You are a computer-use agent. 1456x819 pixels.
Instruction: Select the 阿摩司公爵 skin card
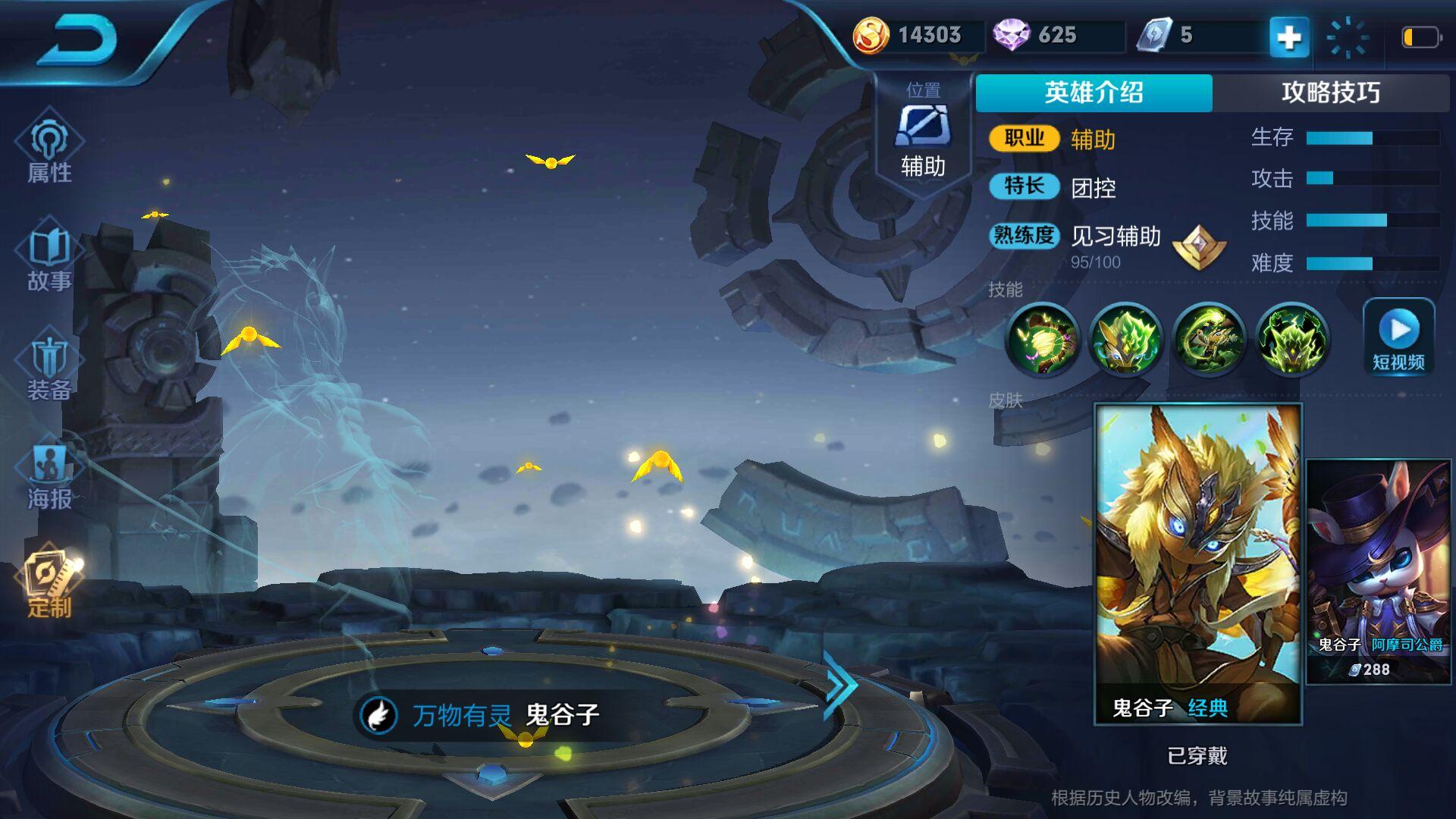pos(1379,570)
